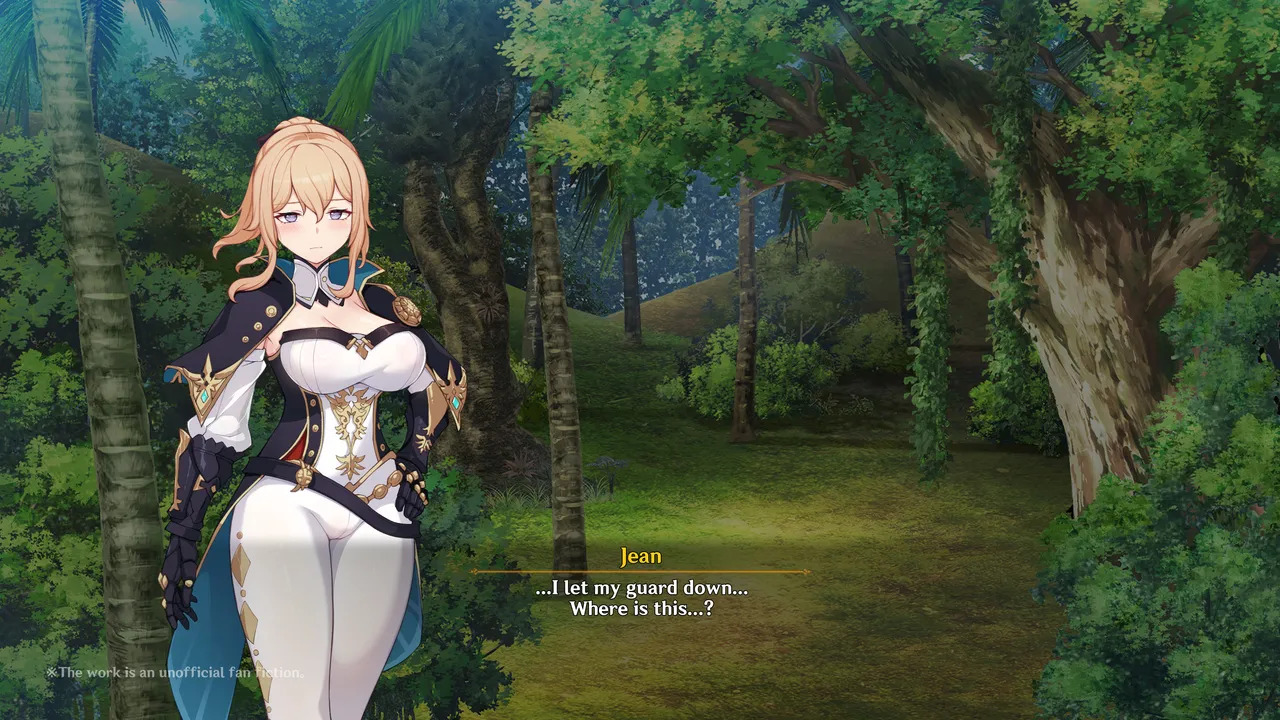Advance Jean's dialogue text line
Image resolution: width=1280 pixels, height=720 pixels.
click(640, 597)
